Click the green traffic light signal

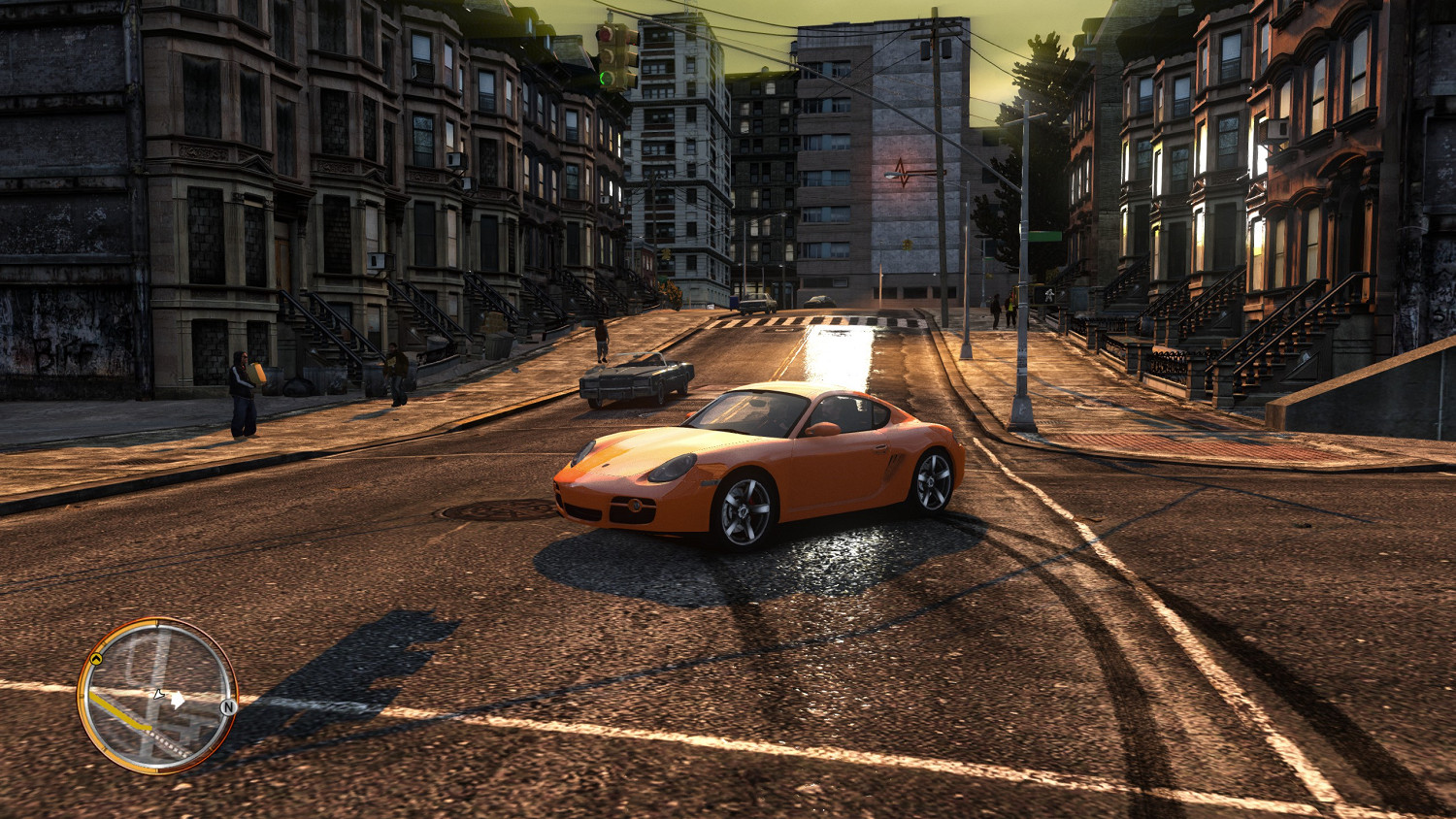pyautogui.click(x=605, y=78)
